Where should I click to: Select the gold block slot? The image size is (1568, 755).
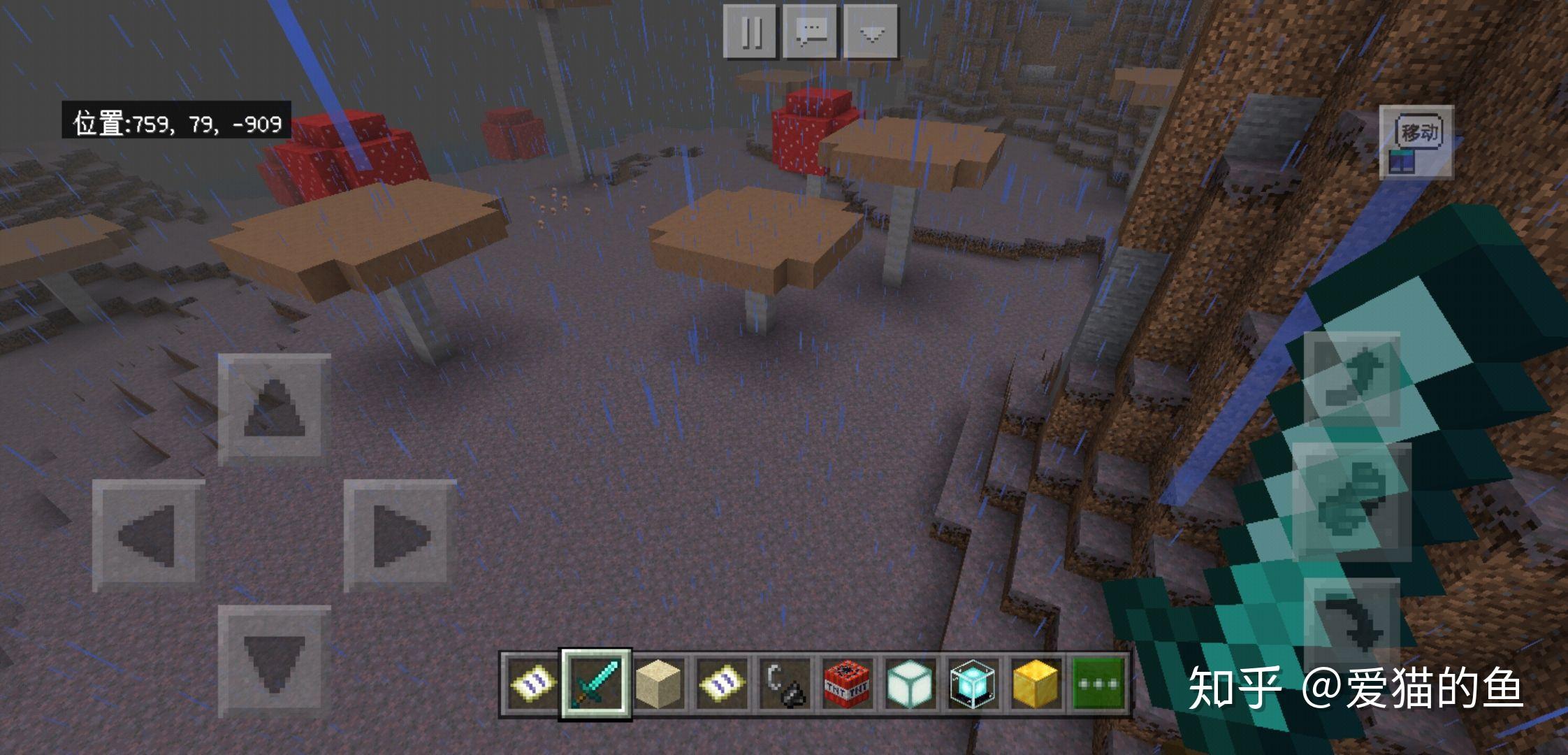coord(1034,683)
